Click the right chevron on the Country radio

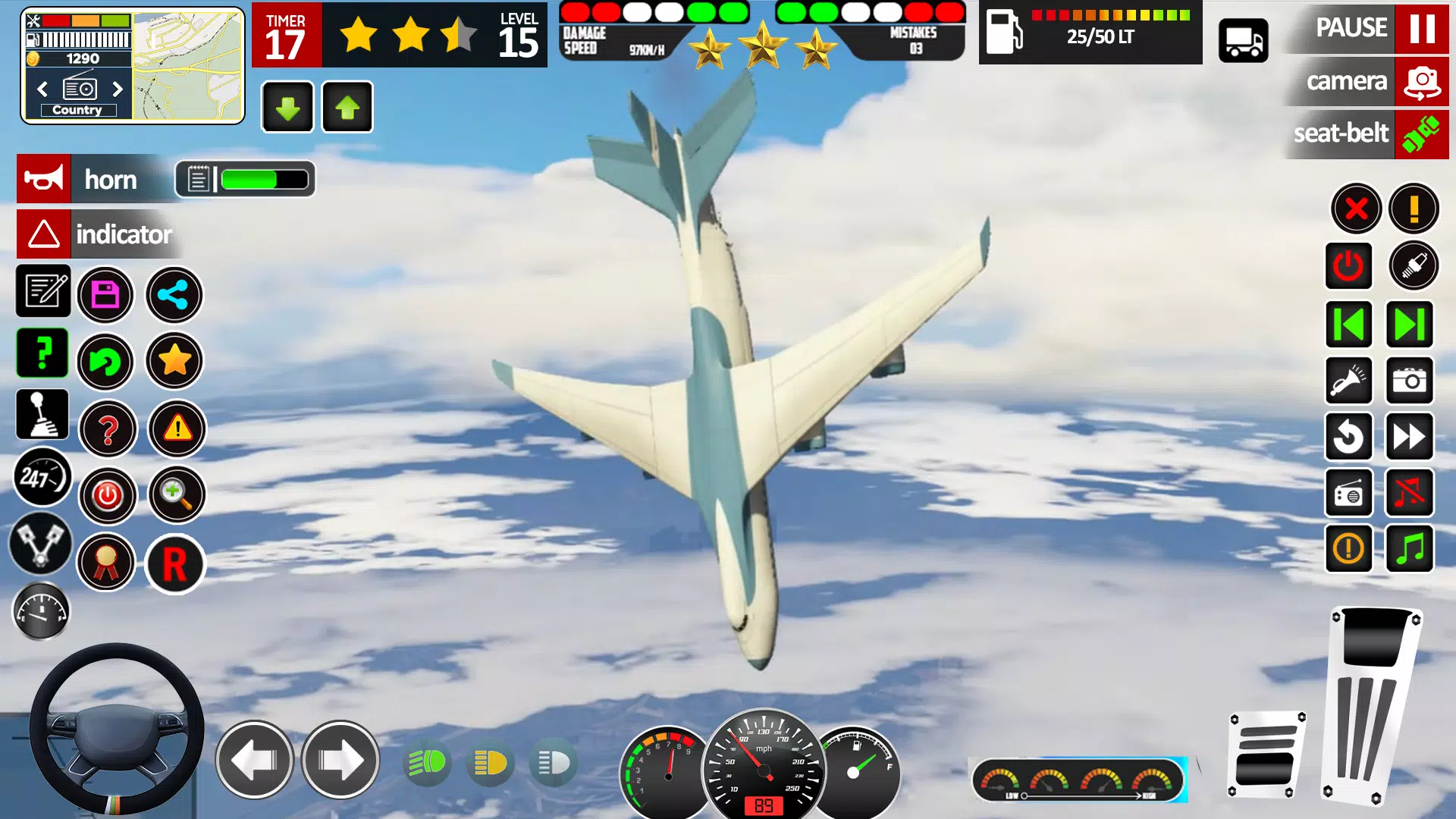[118, 89]
